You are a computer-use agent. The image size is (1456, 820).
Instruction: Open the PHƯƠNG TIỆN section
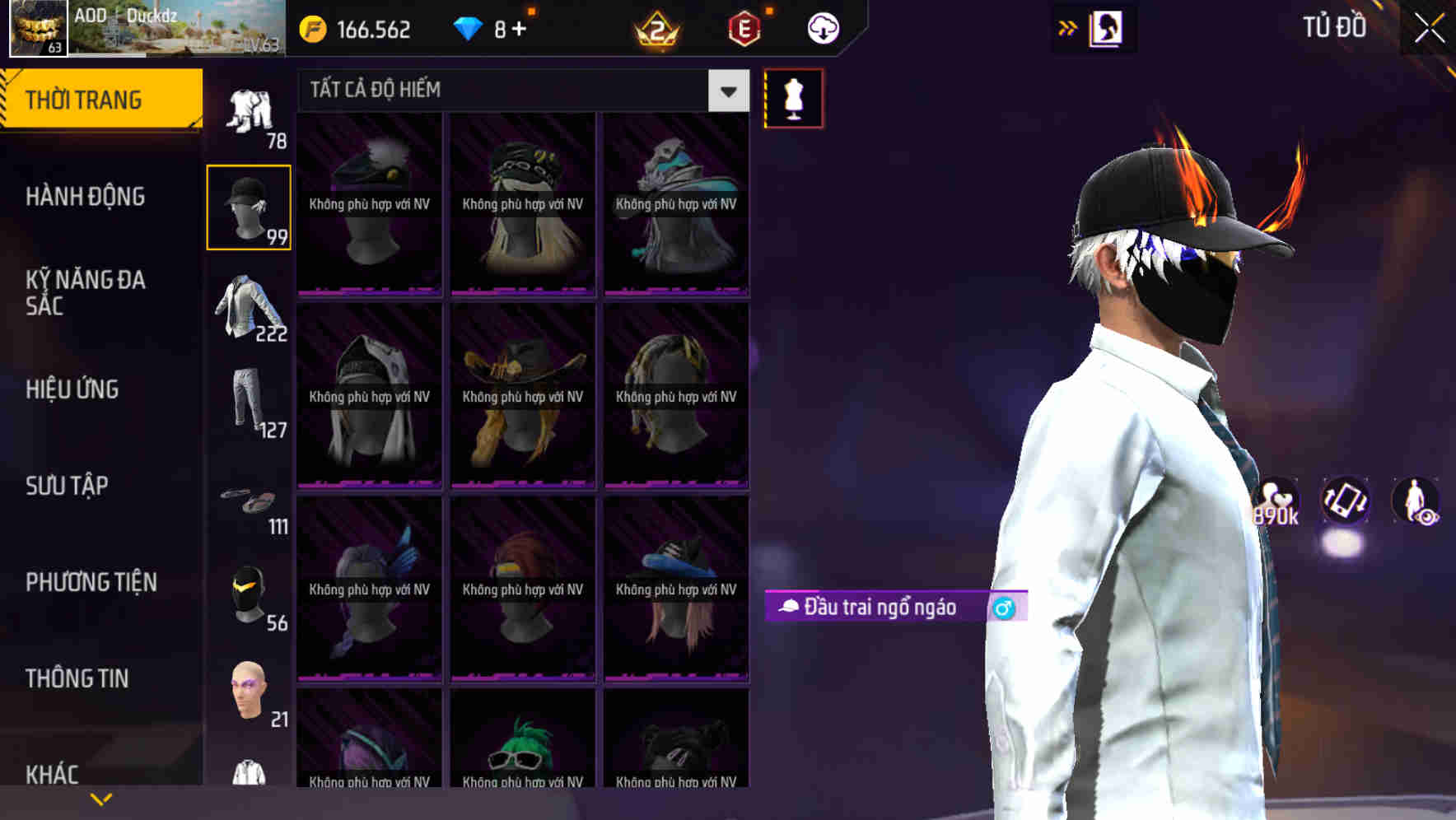pyautogui.click(x=91, y=582)
